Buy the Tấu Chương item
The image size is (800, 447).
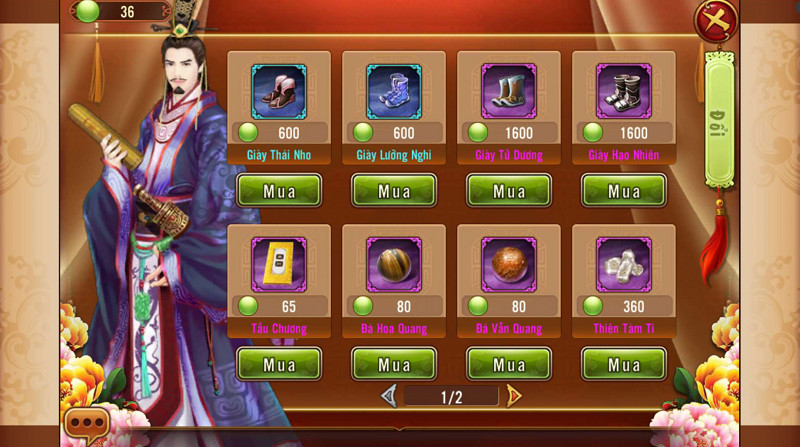279,364
